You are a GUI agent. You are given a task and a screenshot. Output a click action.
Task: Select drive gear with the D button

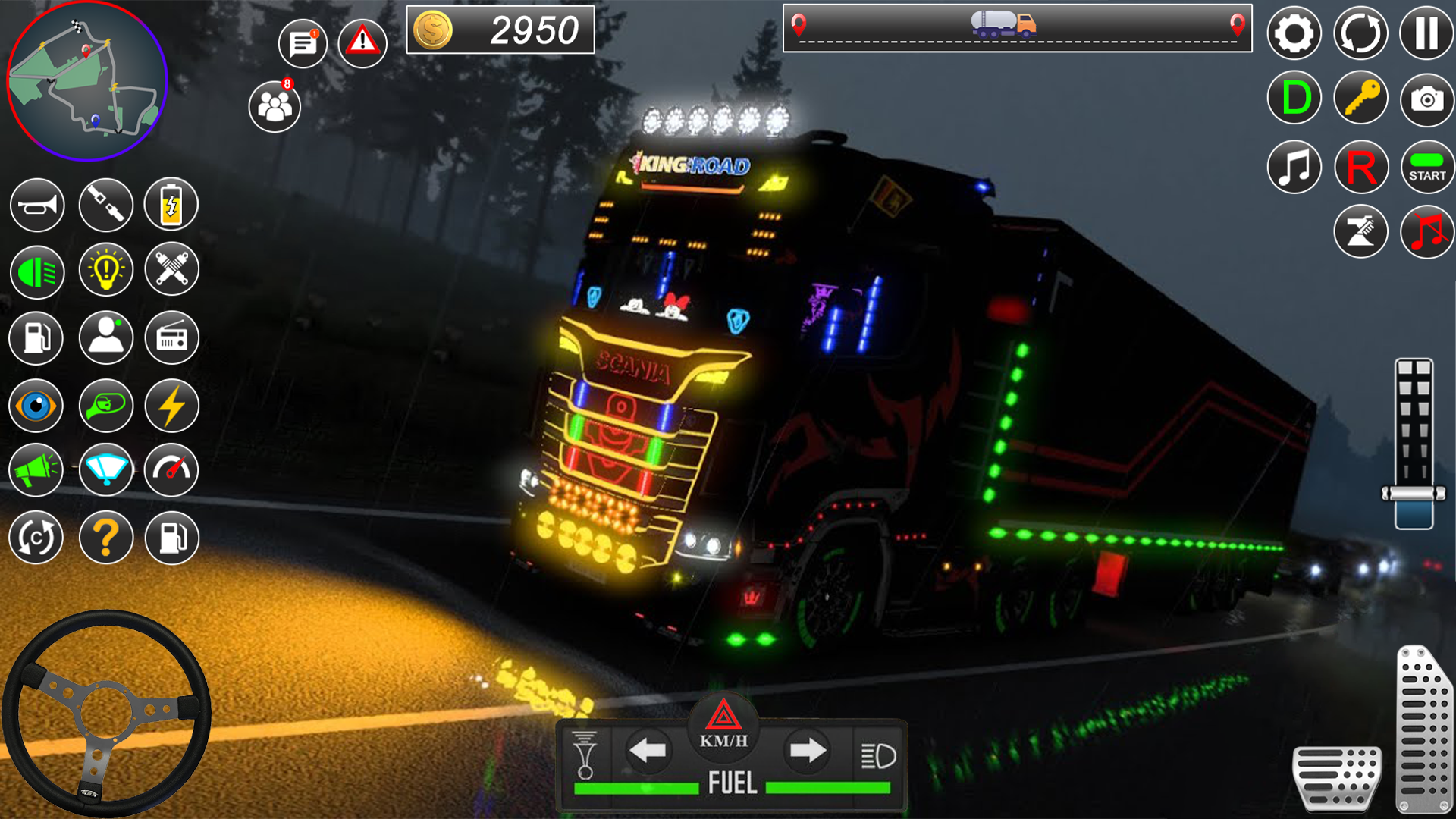pyautogui.click(x=1294, y=97)
